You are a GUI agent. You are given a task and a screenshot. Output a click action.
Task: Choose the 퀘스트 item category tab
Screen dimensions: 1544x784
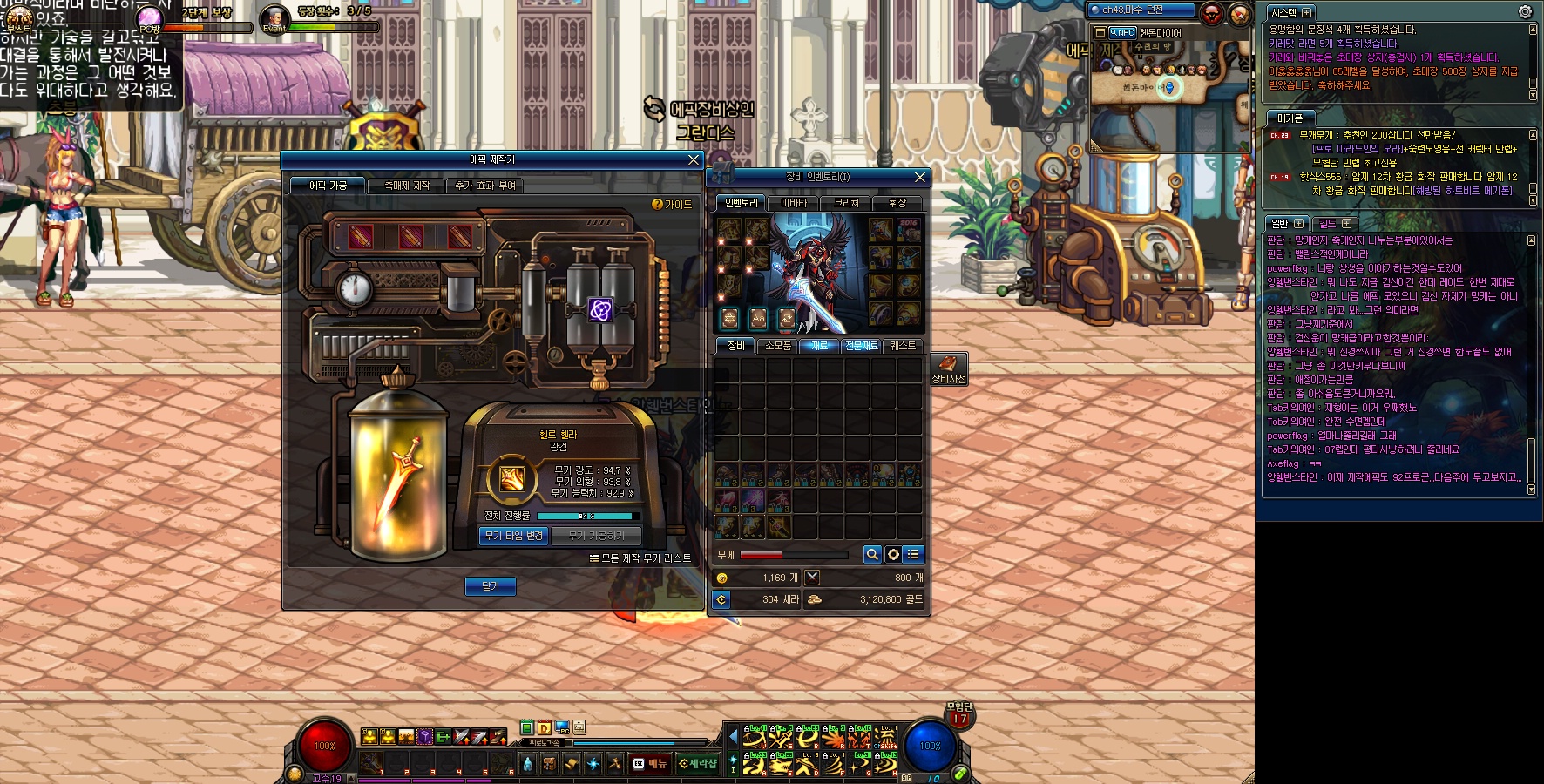[x=903, y=346]
